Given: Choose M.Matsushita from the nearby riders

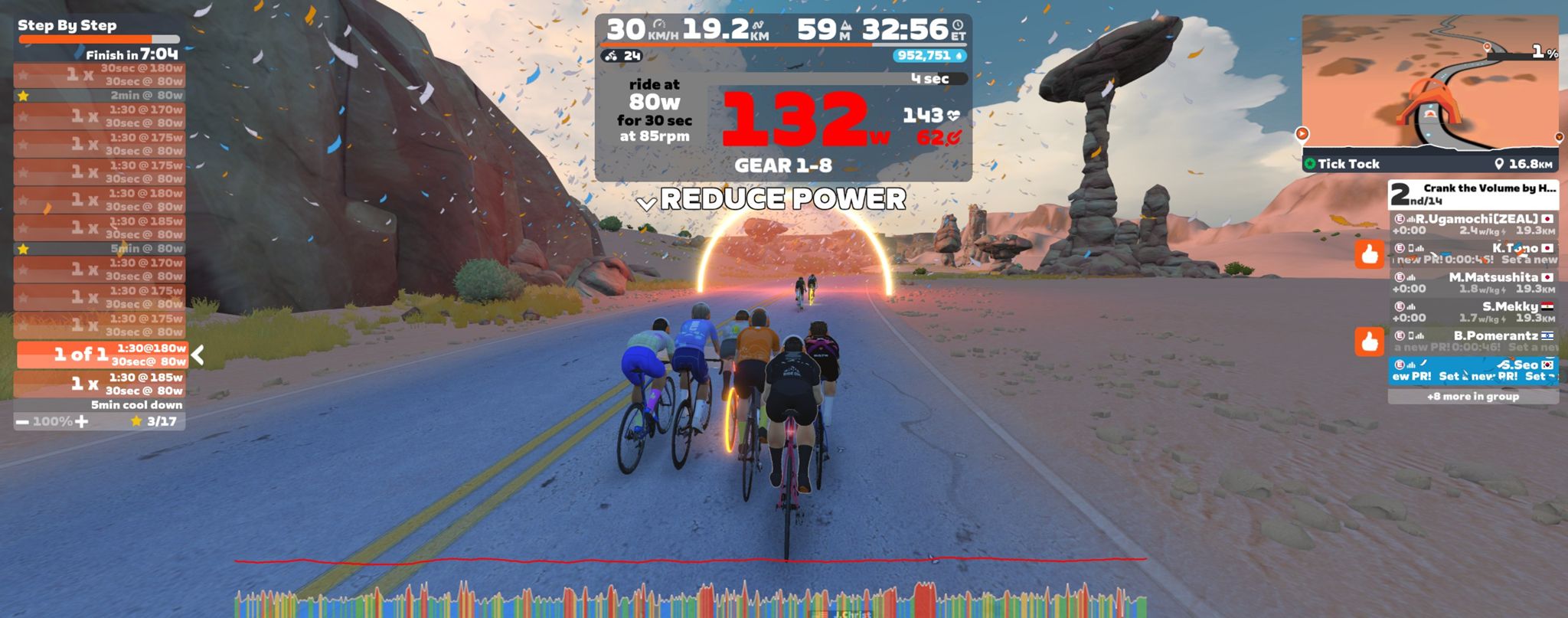Looking at the screenshot, I should [x=1473, y=283].
